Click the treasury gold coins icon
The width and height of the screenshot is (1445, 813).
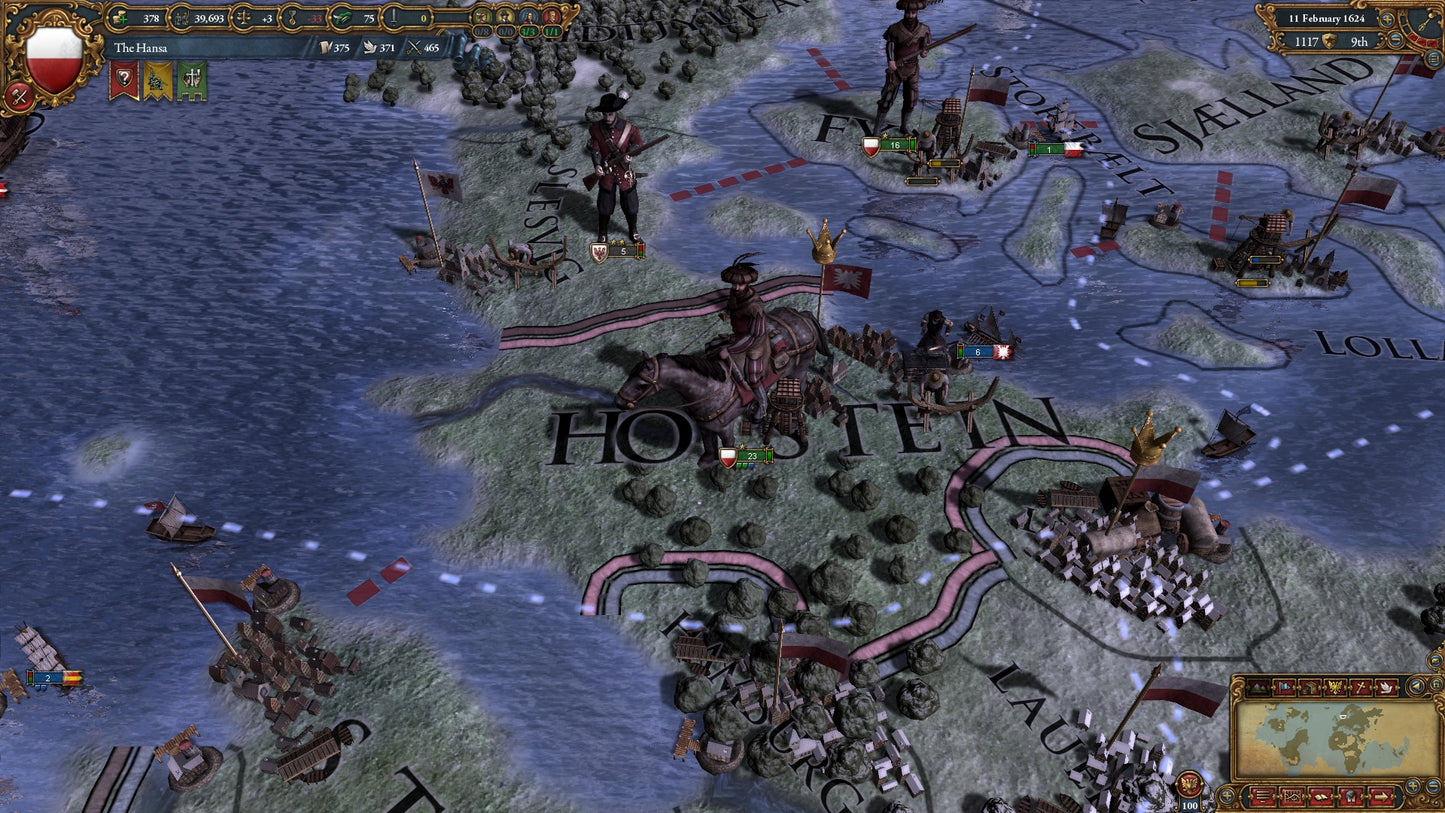[x=119, y=19]
